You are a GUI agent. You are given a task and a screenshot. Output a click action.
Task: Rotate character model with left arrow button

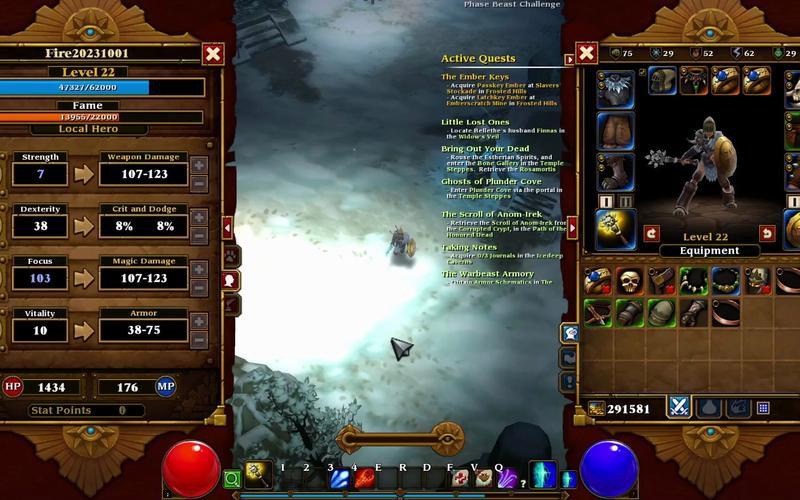651,233
